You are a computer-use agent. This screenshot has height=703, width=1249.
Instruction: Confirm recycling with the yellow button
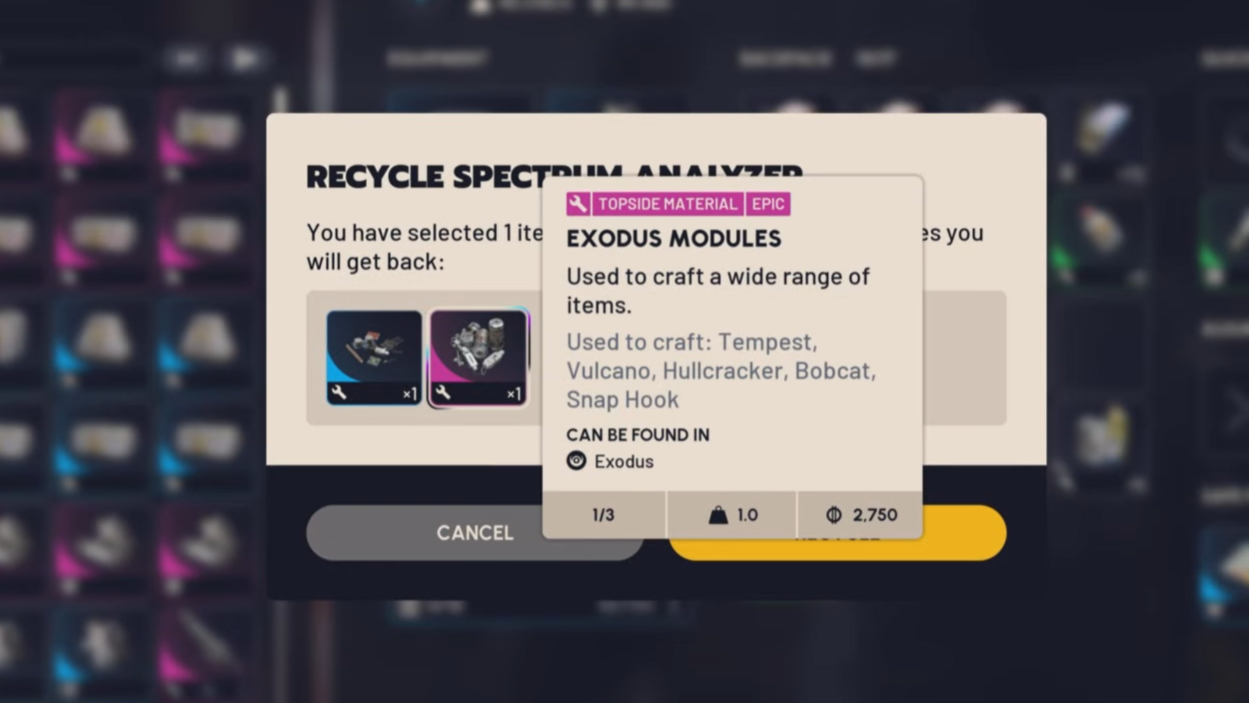tap(962, 533)
